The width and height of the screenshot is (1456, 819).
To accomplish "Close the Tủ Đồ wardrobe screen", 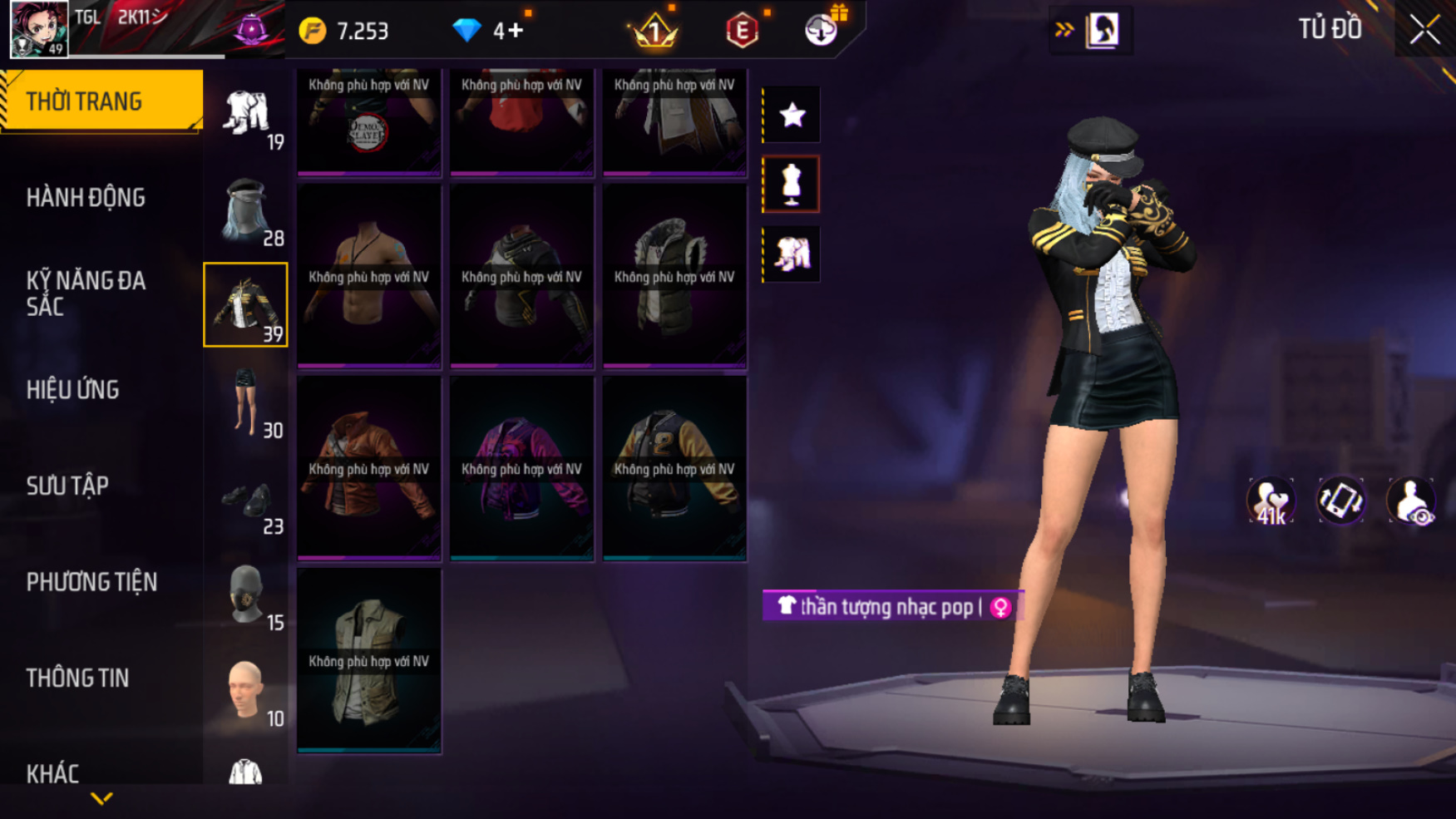I will coord(1424,30).
